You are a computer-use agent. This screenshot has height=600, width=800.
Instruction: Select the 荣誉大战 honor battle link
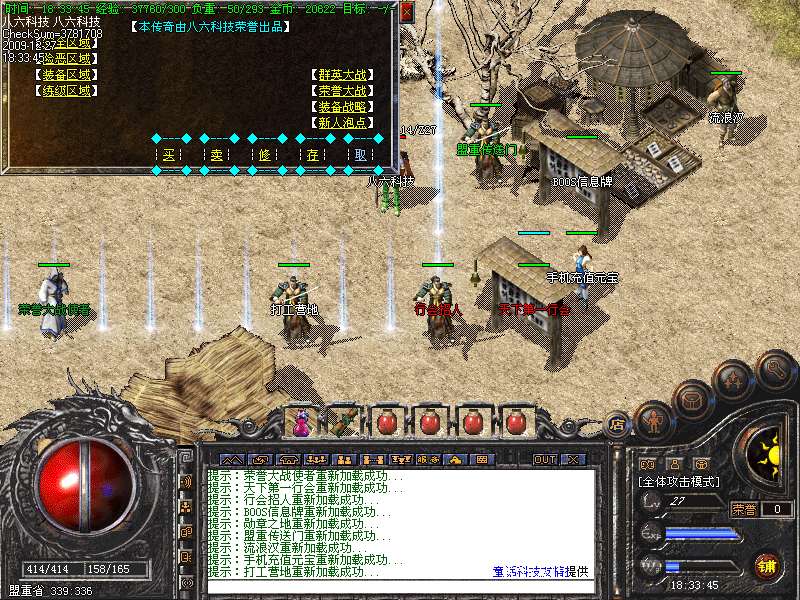tap(342, 90)
